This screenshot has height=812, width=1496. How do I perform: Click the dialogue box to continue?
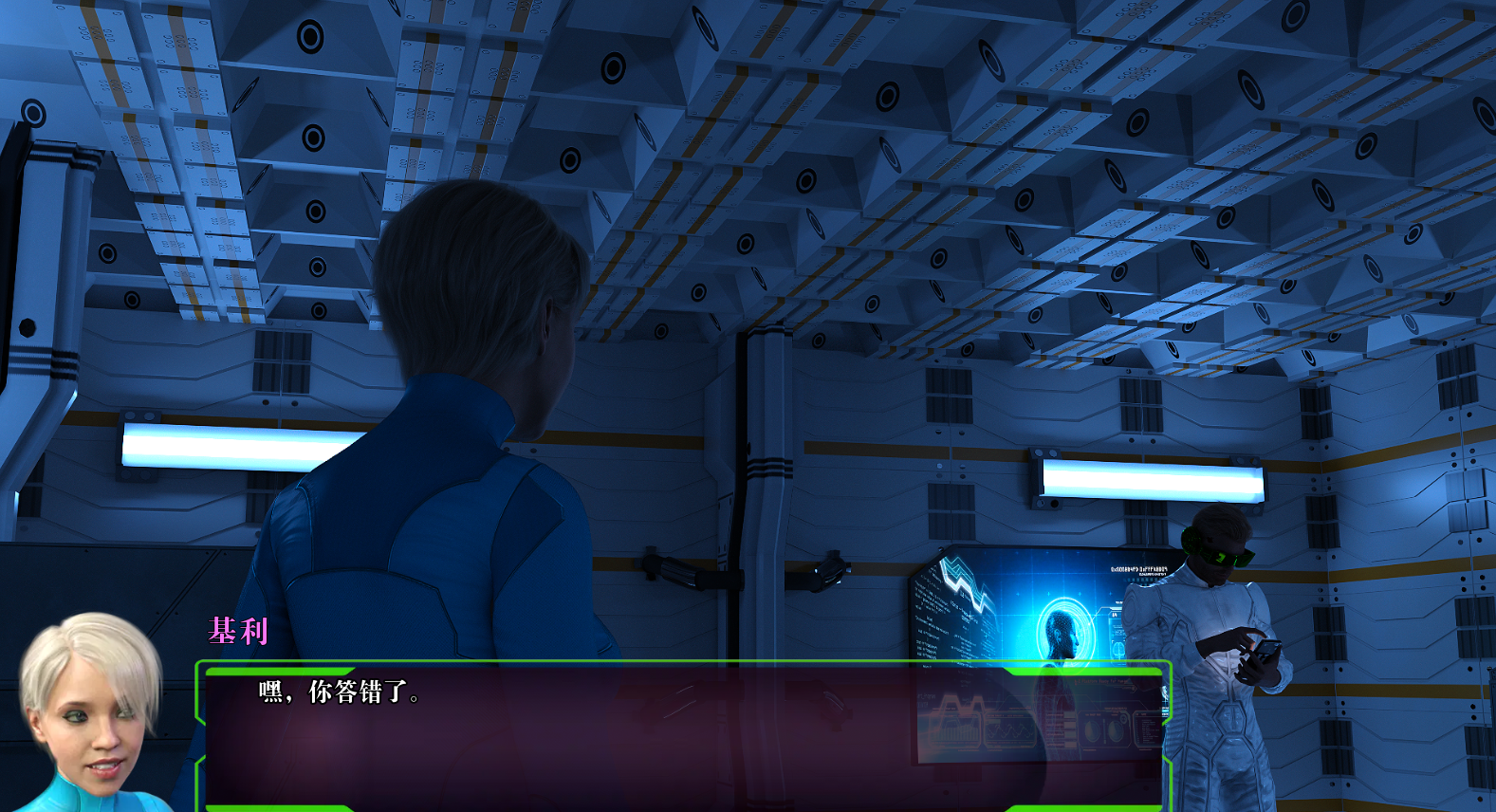coord(683,735)
